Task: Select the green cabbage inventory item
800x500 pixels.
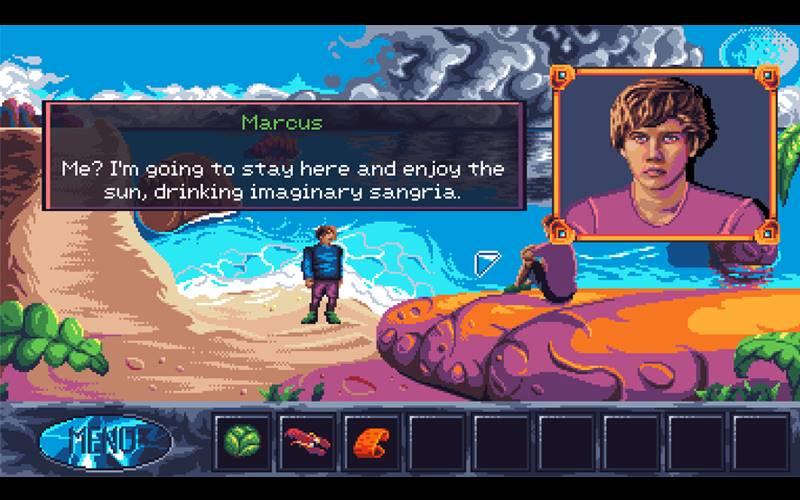Action: click(x=240, y=440)
